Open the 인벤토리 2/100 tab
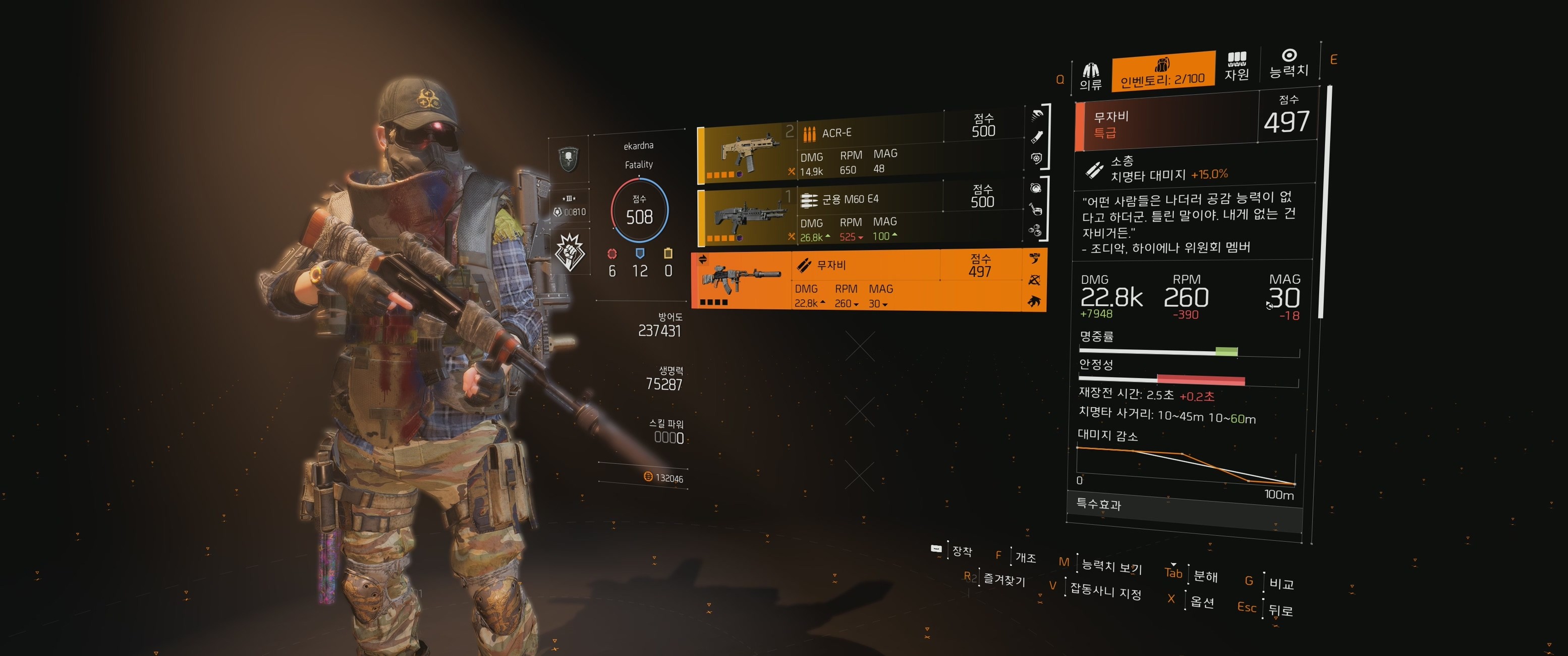This screenshot has height=656, width=1568. point(1162,72)
